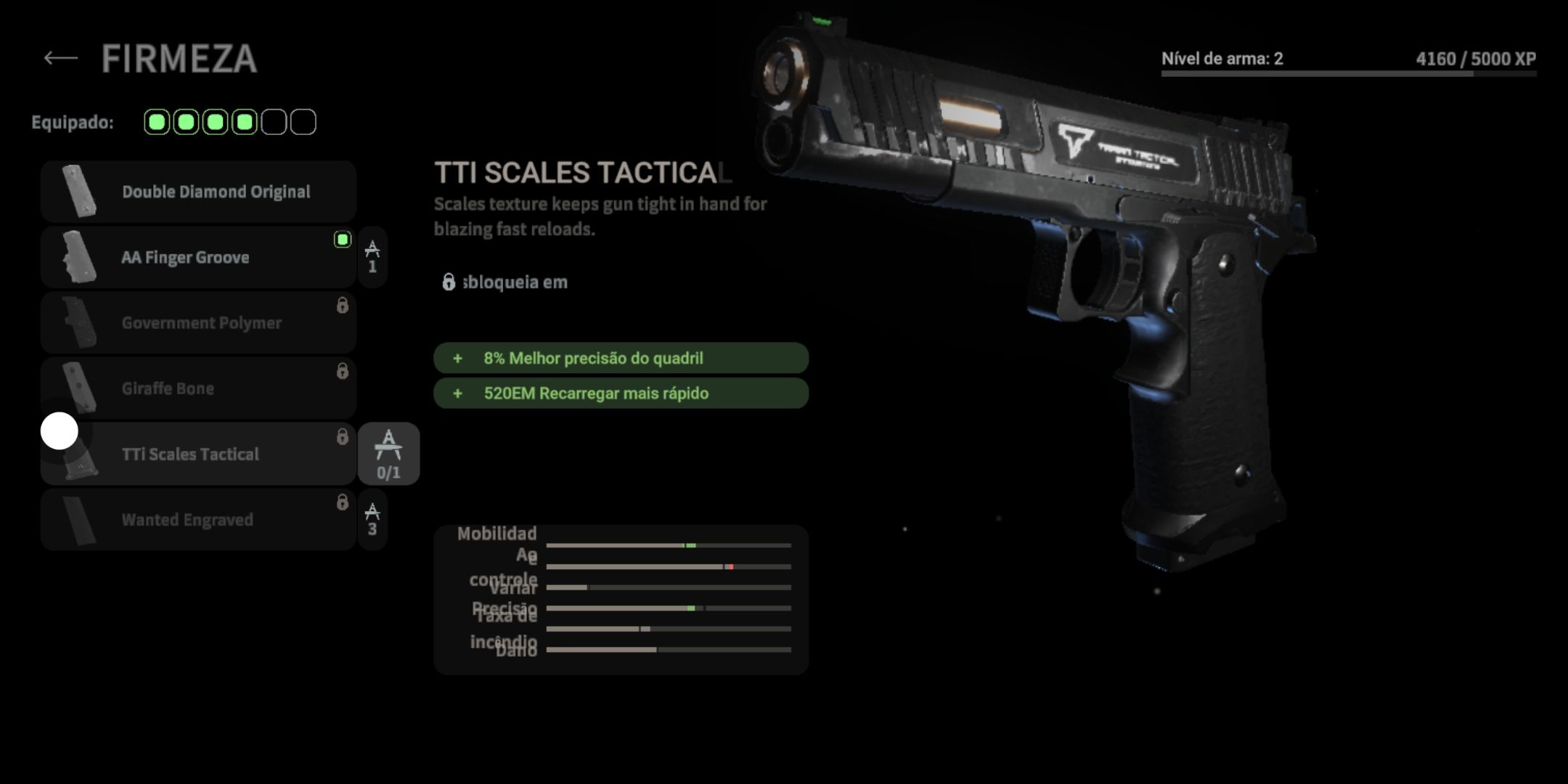Open tuning button next to AA Finger Groove

tap(372, 257)
